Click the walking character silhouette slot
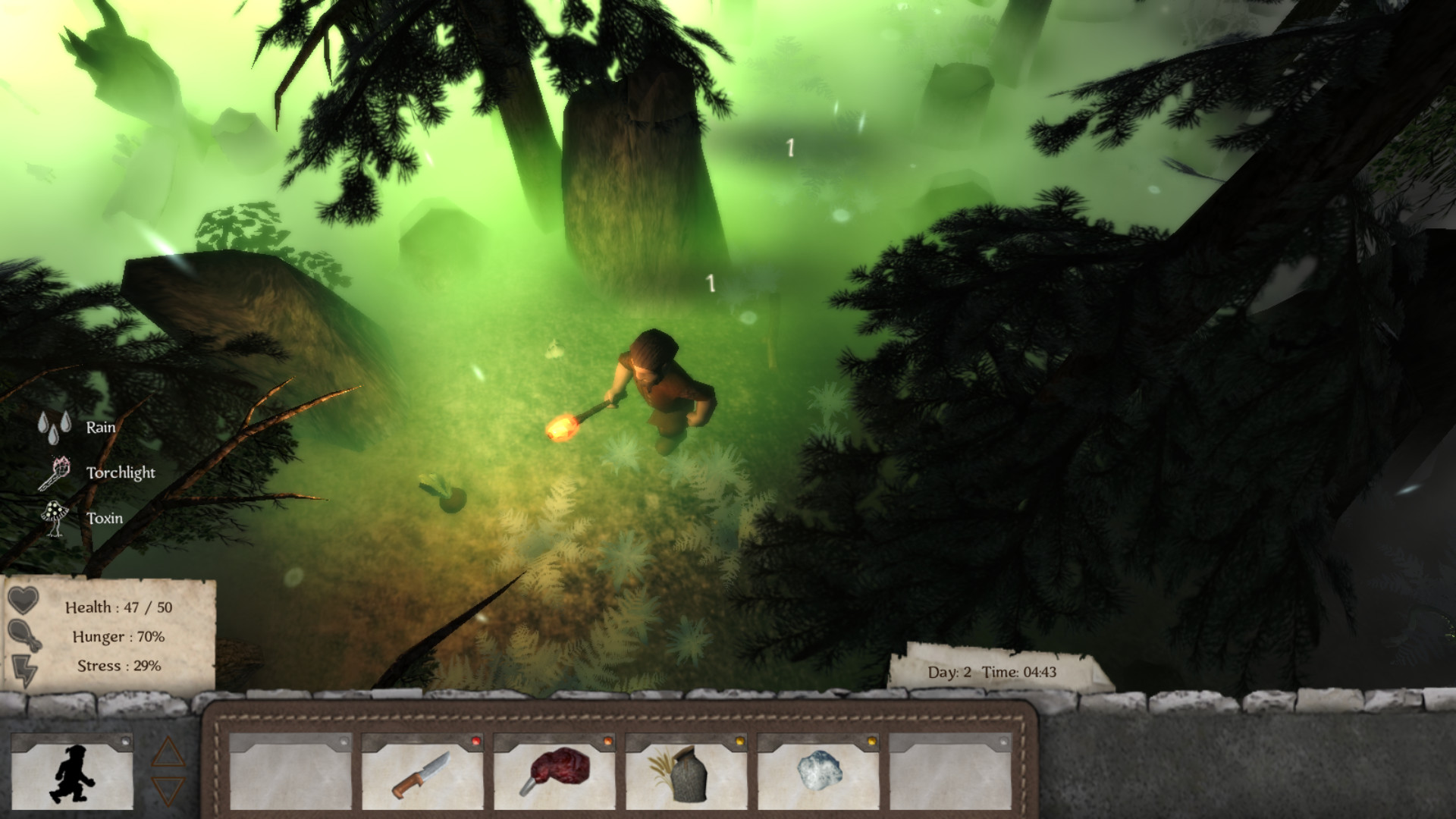The height and width of the screenshot is (819, 1456). pos(73,772)
